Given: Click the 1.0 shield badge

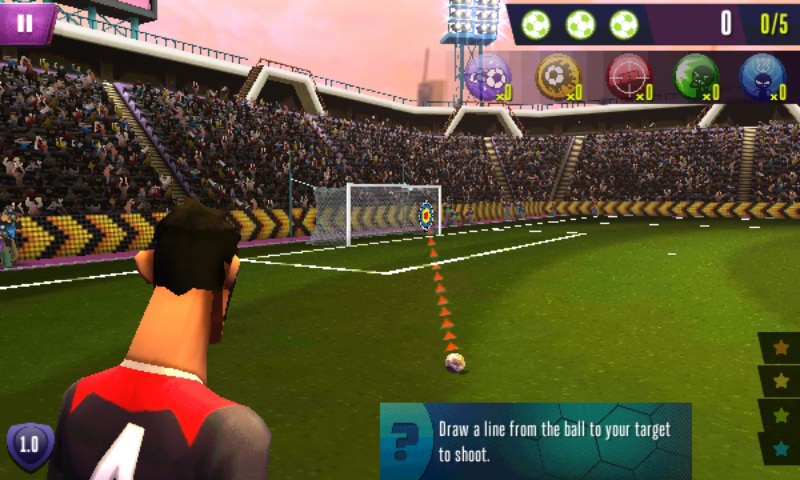Looking at the screenshot, I should (30, 444).
